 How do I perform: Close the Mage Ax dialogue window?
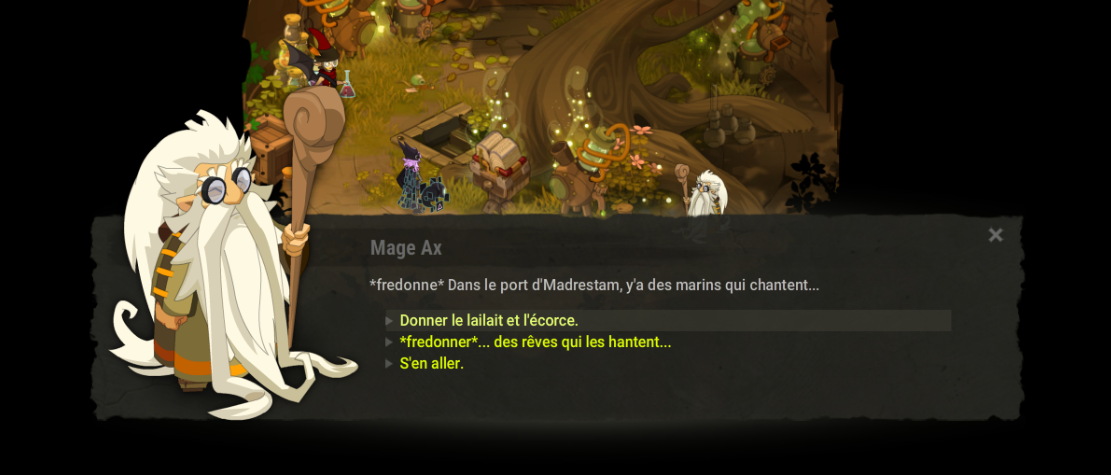click(x=995, y=235)
